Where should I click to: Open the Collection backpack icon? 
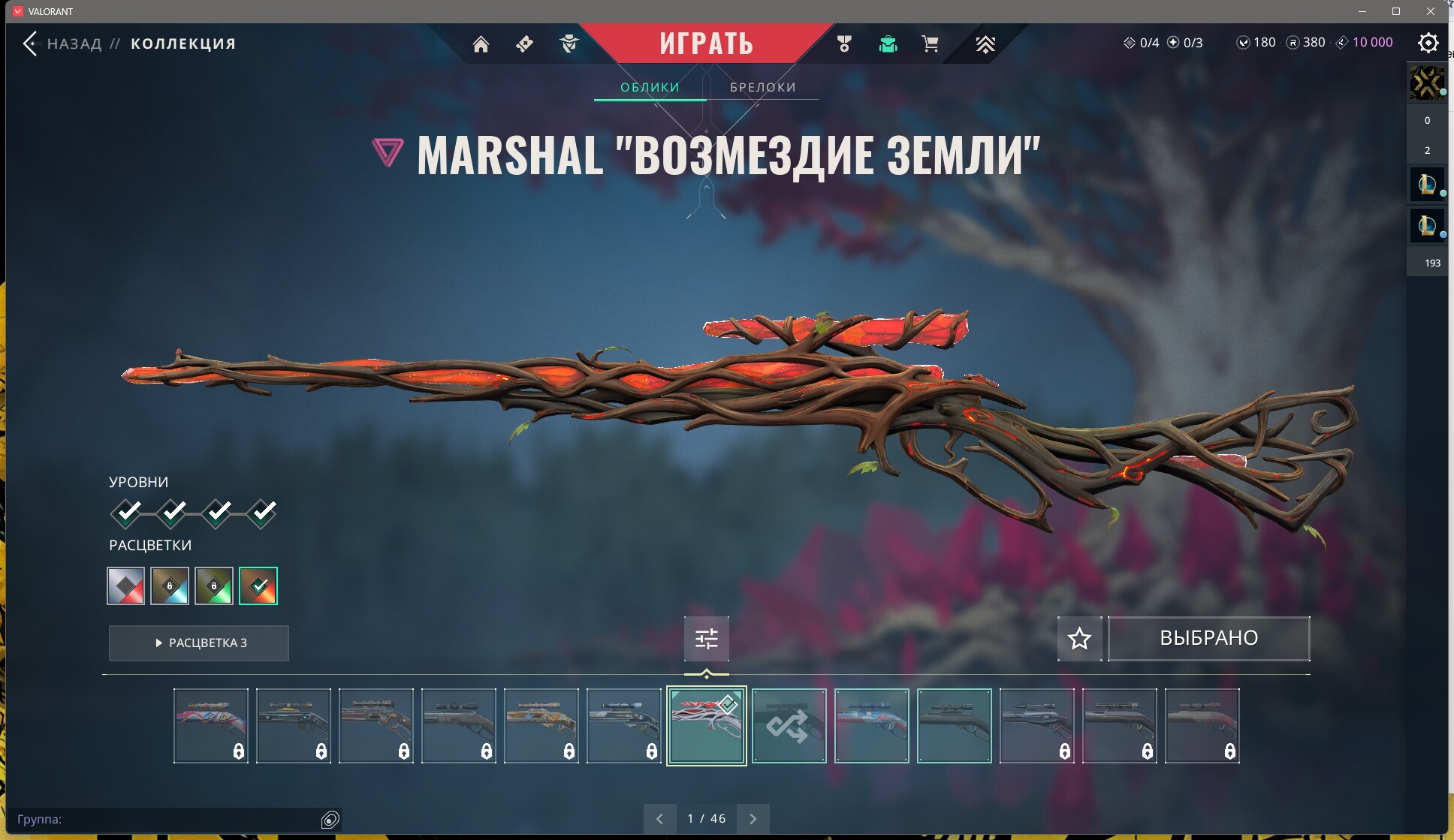pos(889,44)
